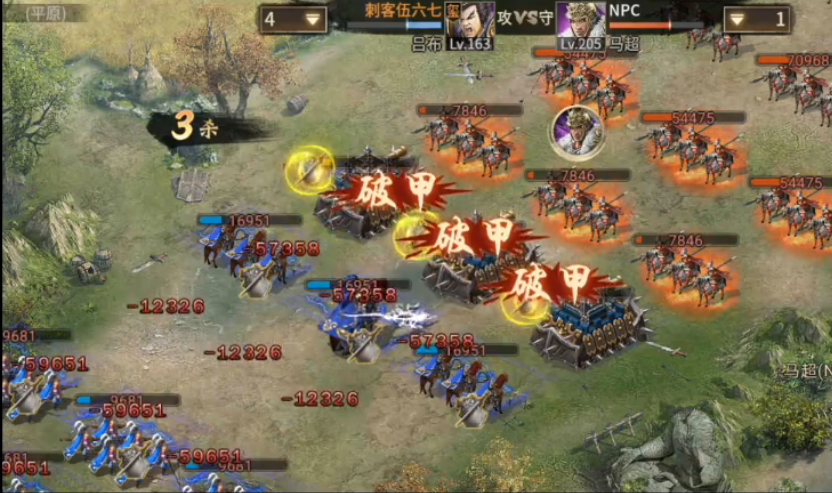The image size is (832, 493).
Task: Select Ma Chao's Lv.205 defender portrait
Action: [x=580, y=22]
